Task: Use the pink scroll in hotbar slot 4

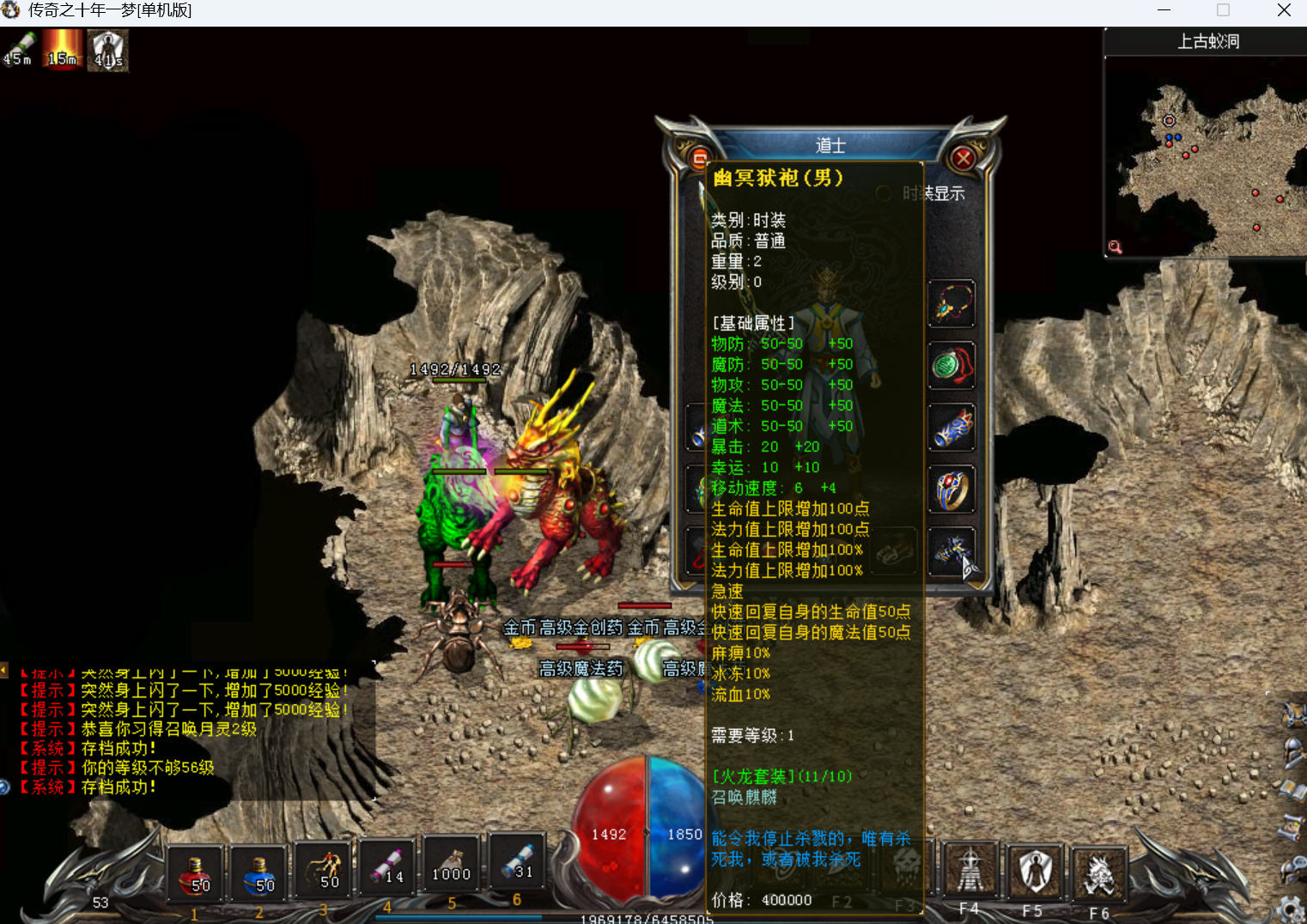Action: click(x=388, y=866)
